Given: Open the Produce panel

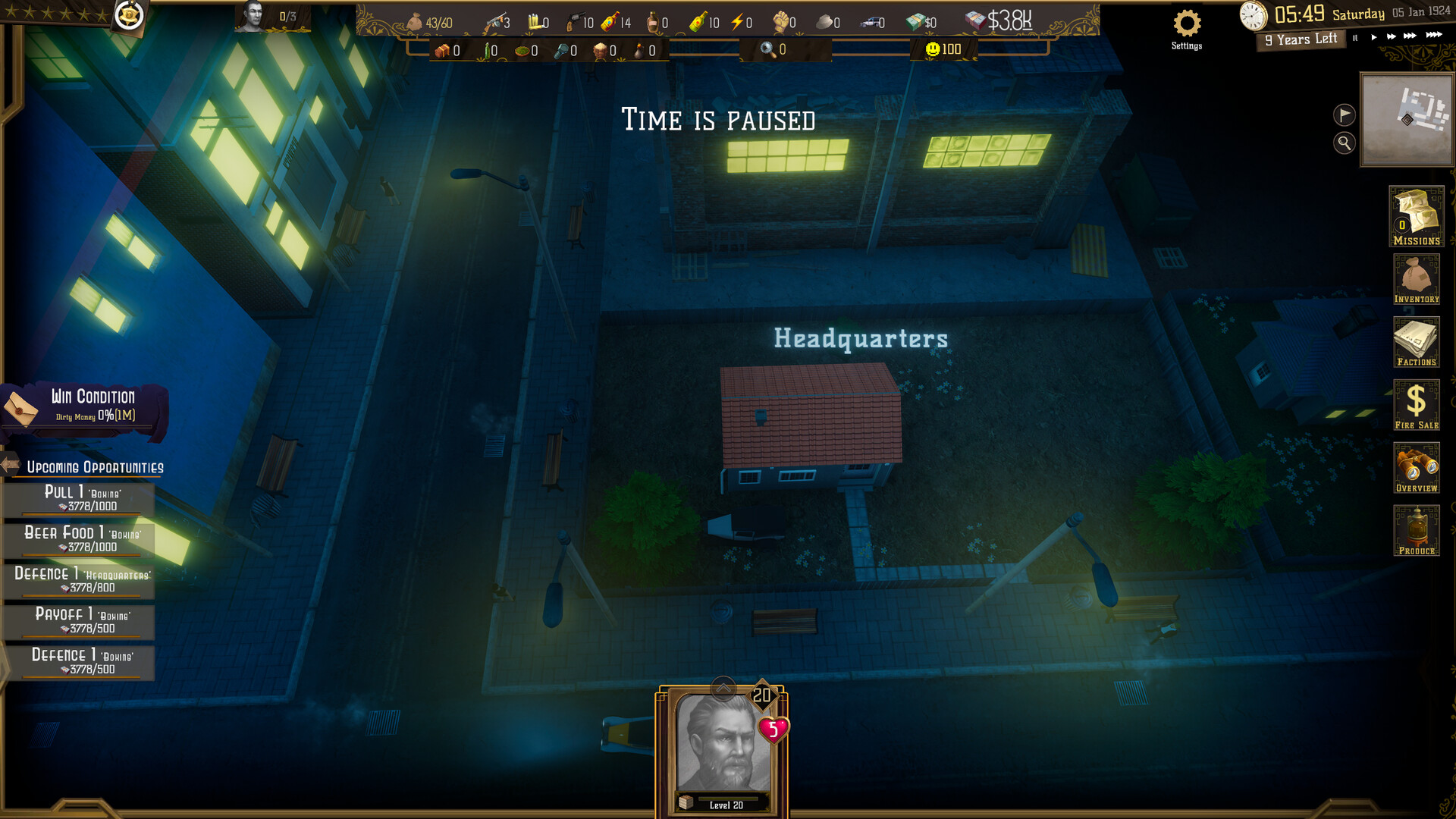Looking at the screenshot, I should 1417,531.
